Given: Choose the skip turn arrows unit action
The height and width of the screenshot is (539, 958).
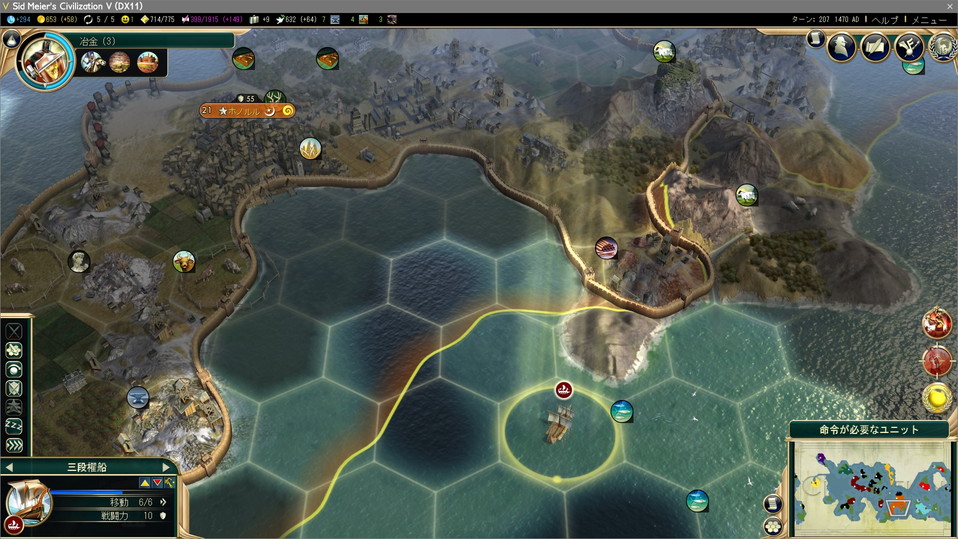Looking at the screenshot, I should [x=14, y=446].
